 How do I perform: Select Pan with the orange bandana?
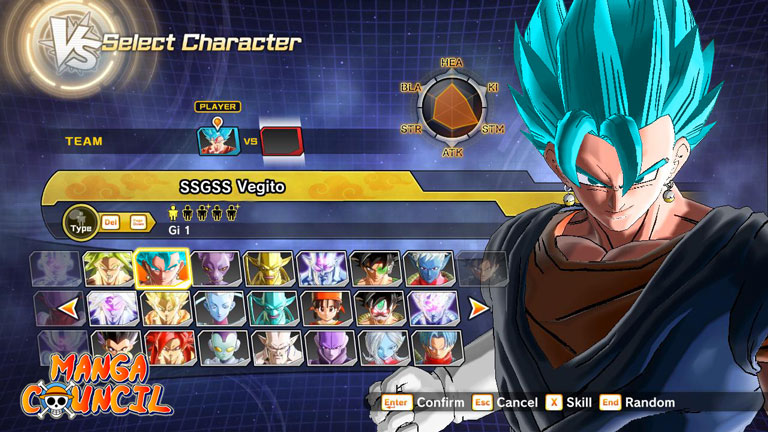point(328,308)
